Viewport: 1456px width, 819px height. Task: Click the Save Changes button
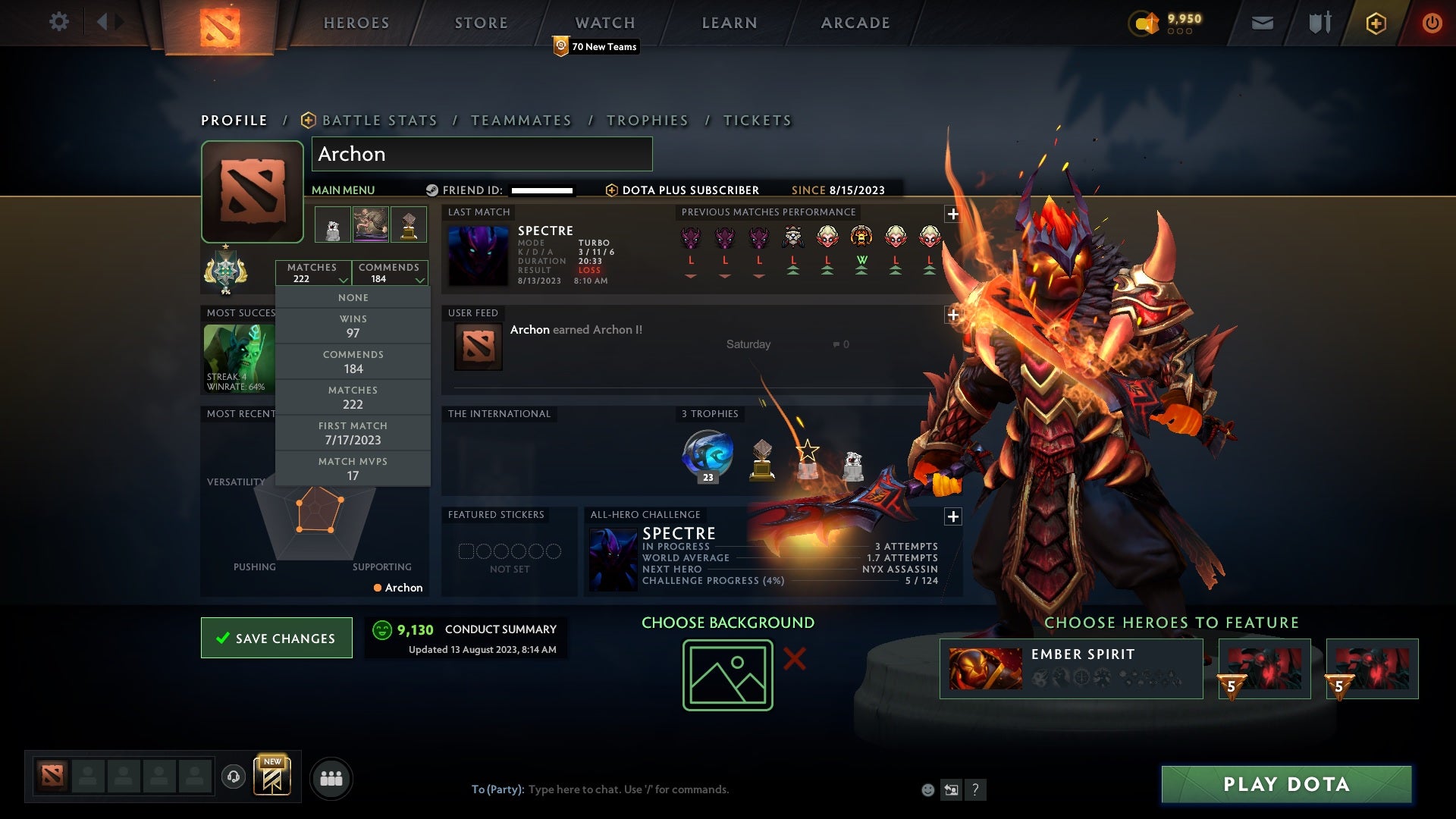[x=276, y=638]
